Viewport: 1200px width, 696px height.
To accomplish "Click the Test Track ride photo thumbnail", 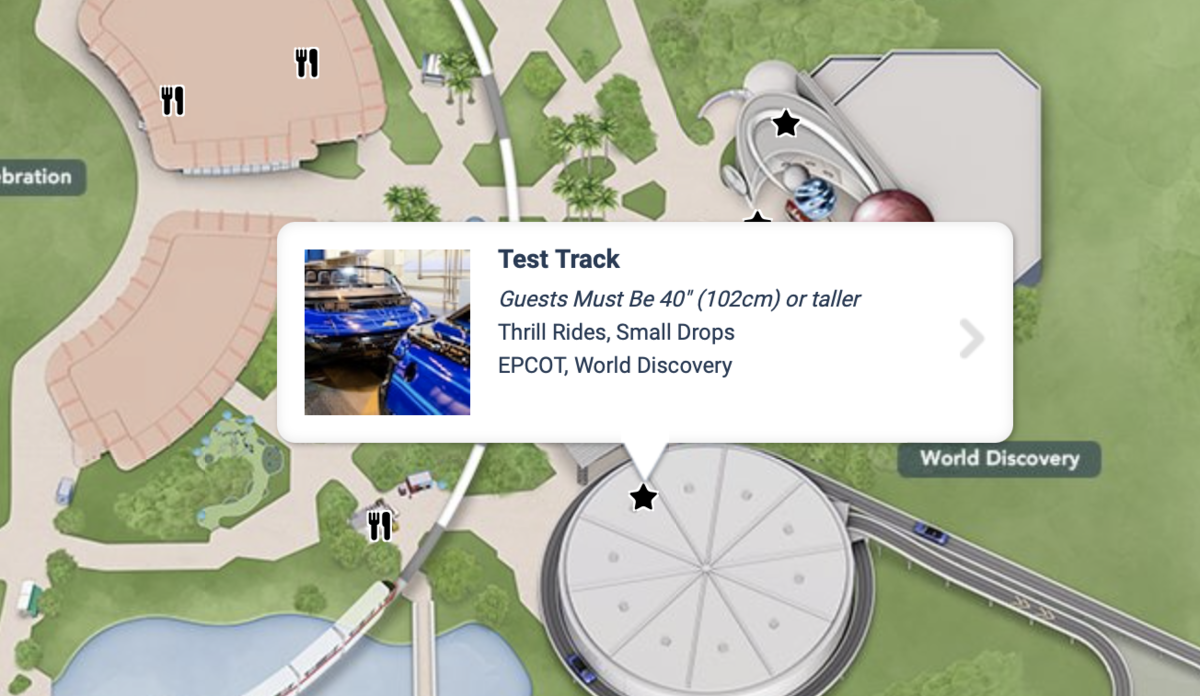I will (387, 332).
